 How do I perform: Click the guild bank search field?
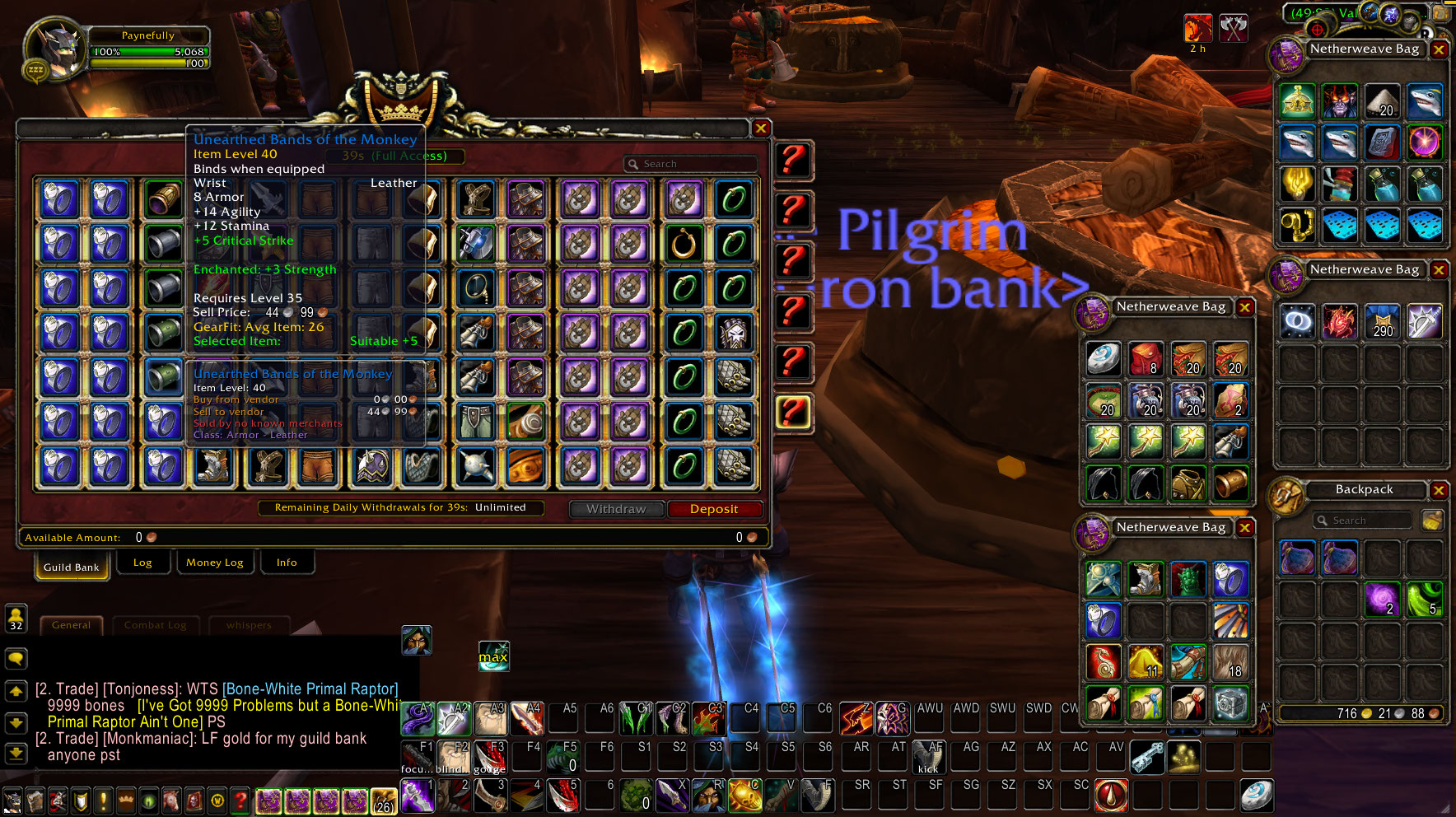692,164
